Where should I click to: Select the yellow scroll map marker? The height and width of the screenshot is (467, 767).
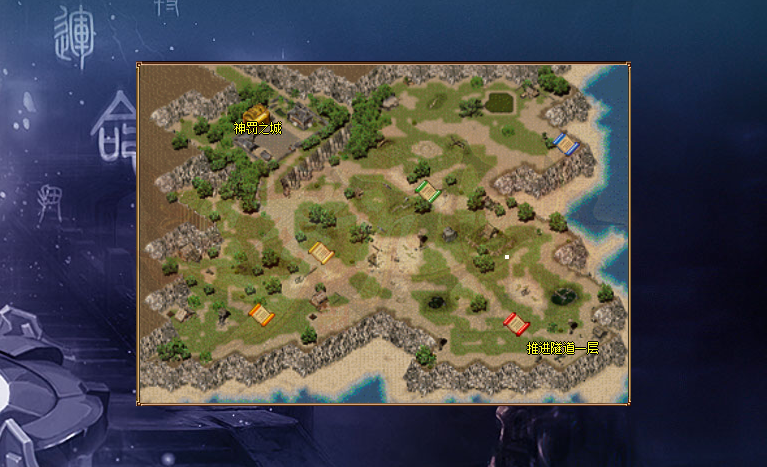321,253
